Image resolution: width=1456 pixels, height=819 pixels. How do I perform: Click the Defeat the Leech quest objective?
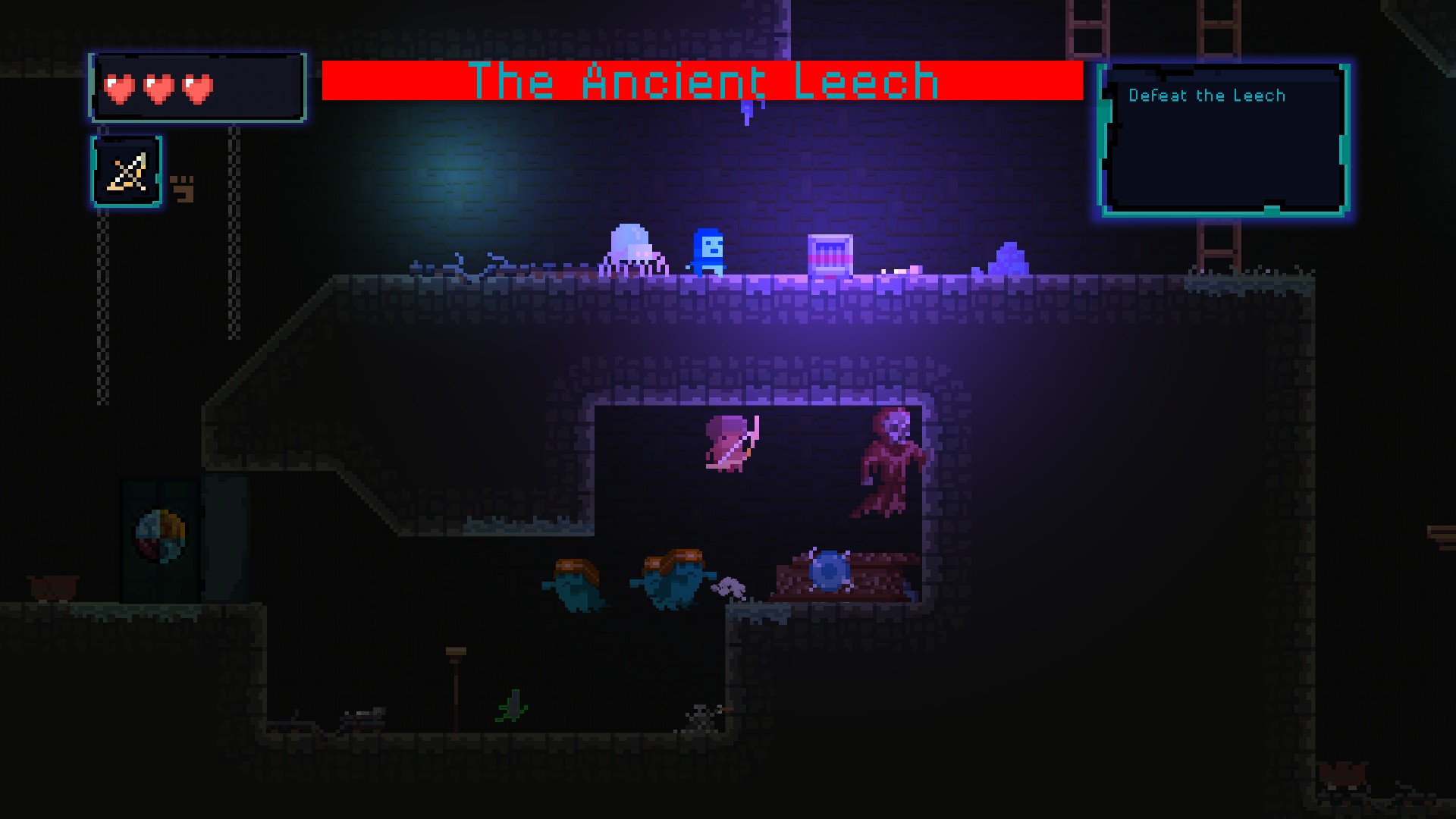[1206, 96]
